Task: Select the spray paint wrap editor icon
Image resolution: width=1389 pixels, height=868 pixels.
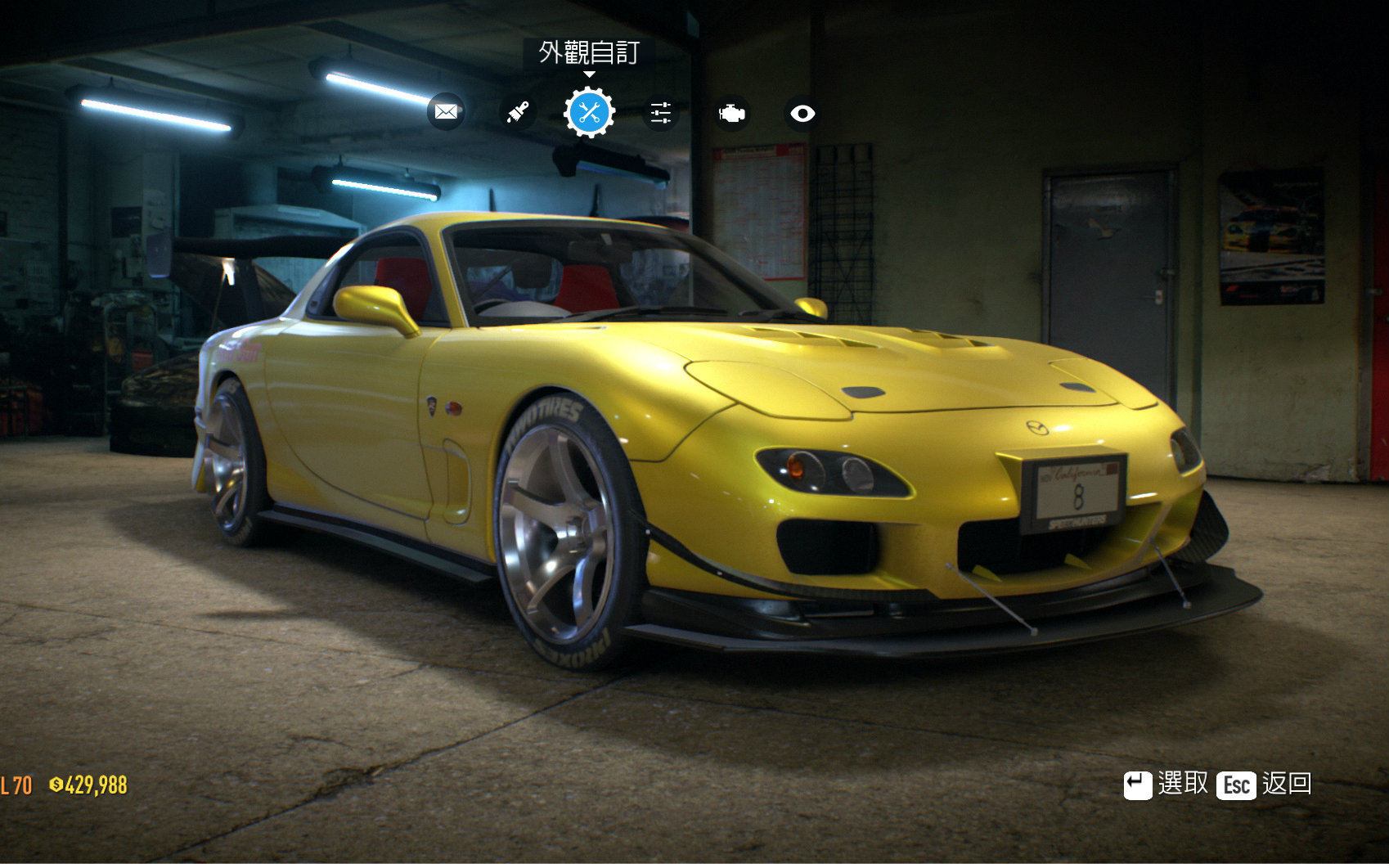Action: click(x=517, y=112)
